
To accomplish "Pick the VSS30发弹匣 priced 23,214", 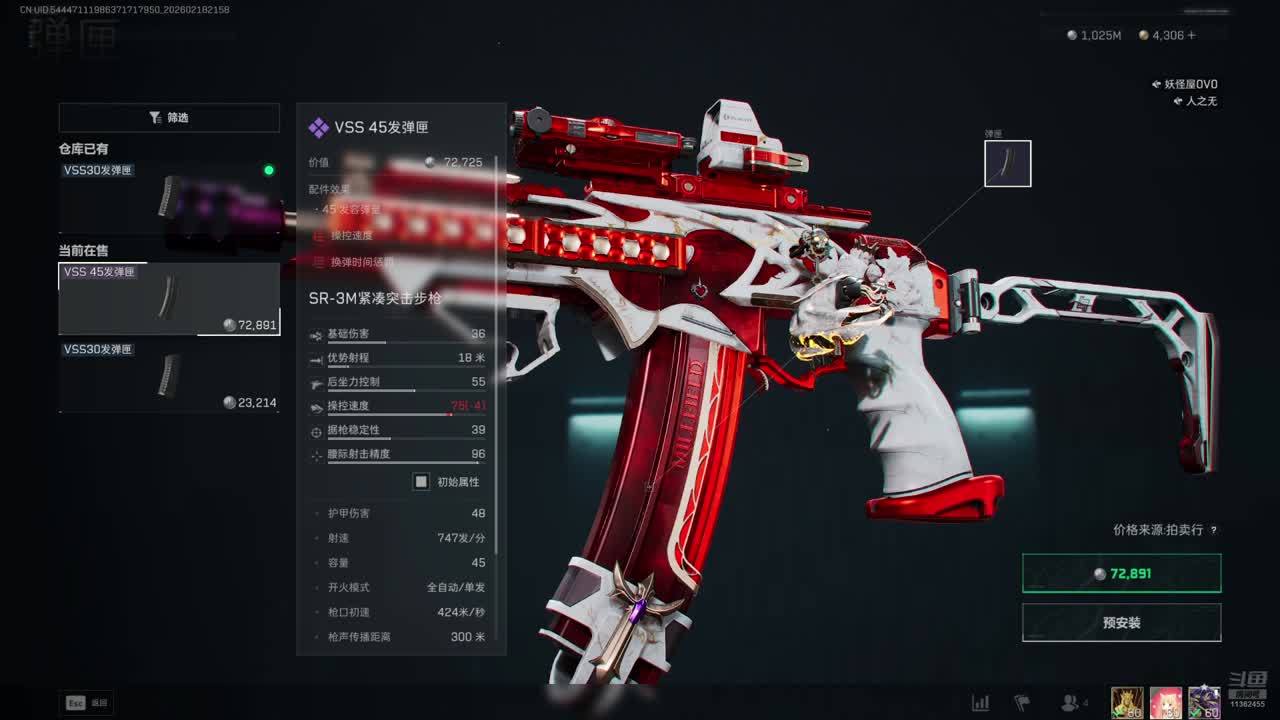I will click(x=169, y=376).
